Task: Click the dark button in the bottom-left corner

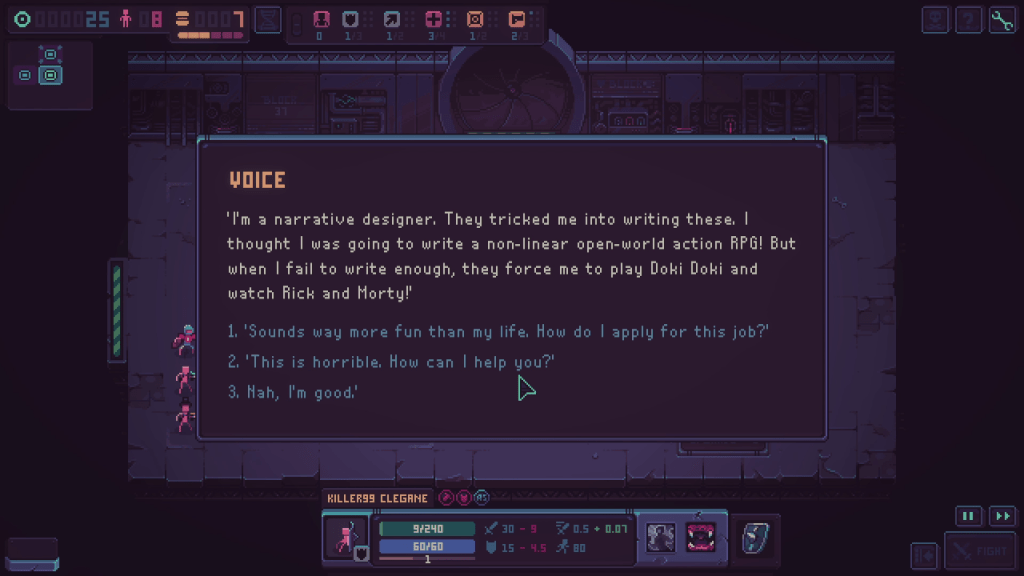Action: (x=32, y=554)
